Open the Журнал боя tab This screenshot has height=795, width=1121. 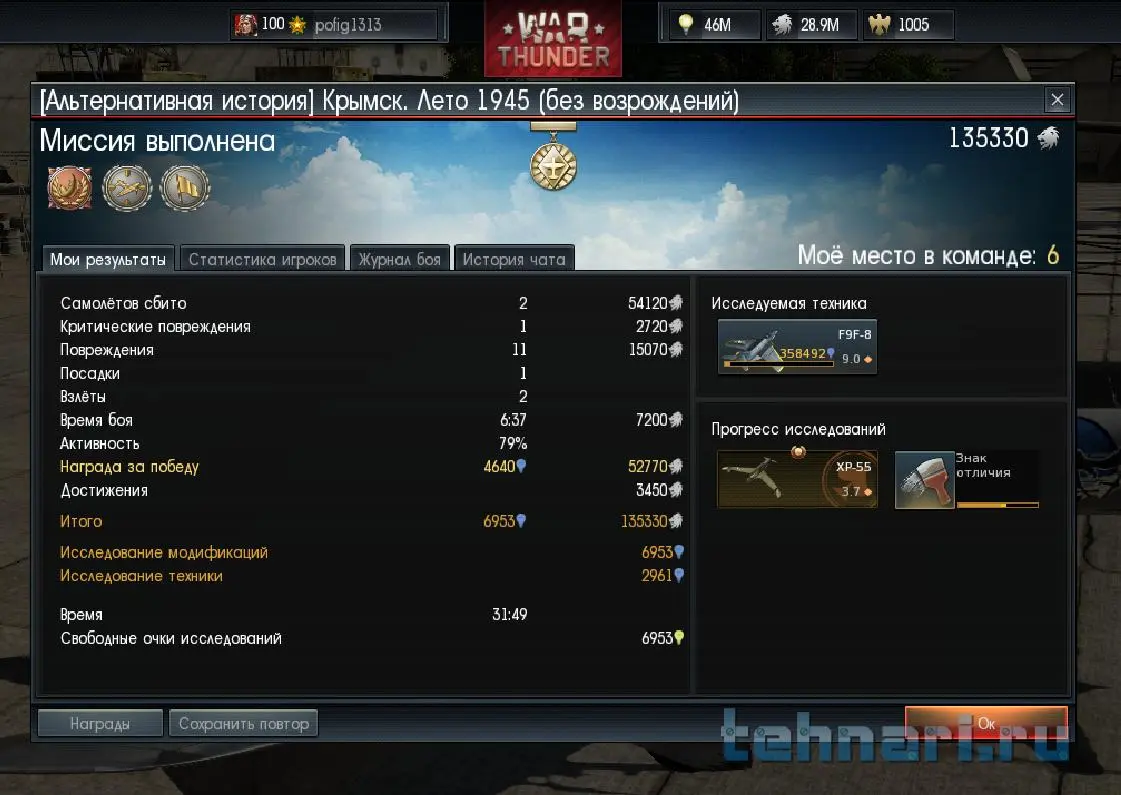tap(400, 259)
